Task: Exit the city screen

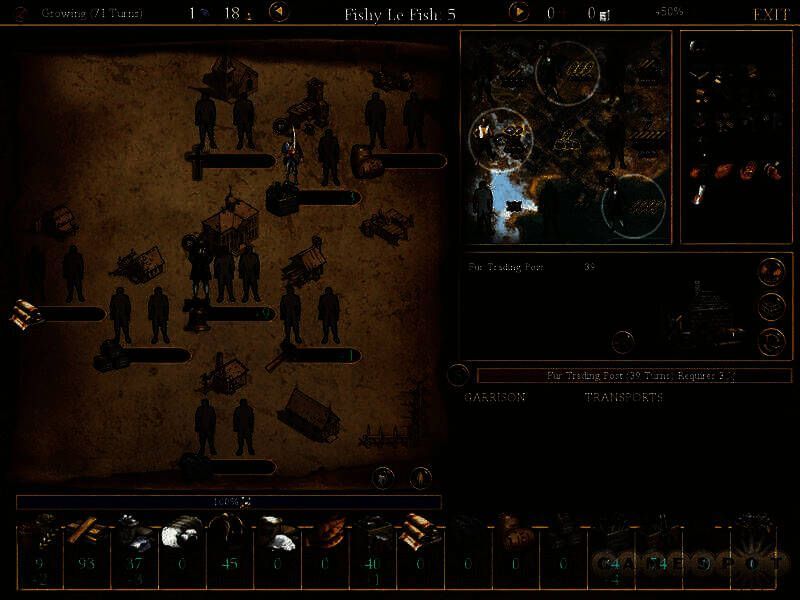Action: pos(771,14)
